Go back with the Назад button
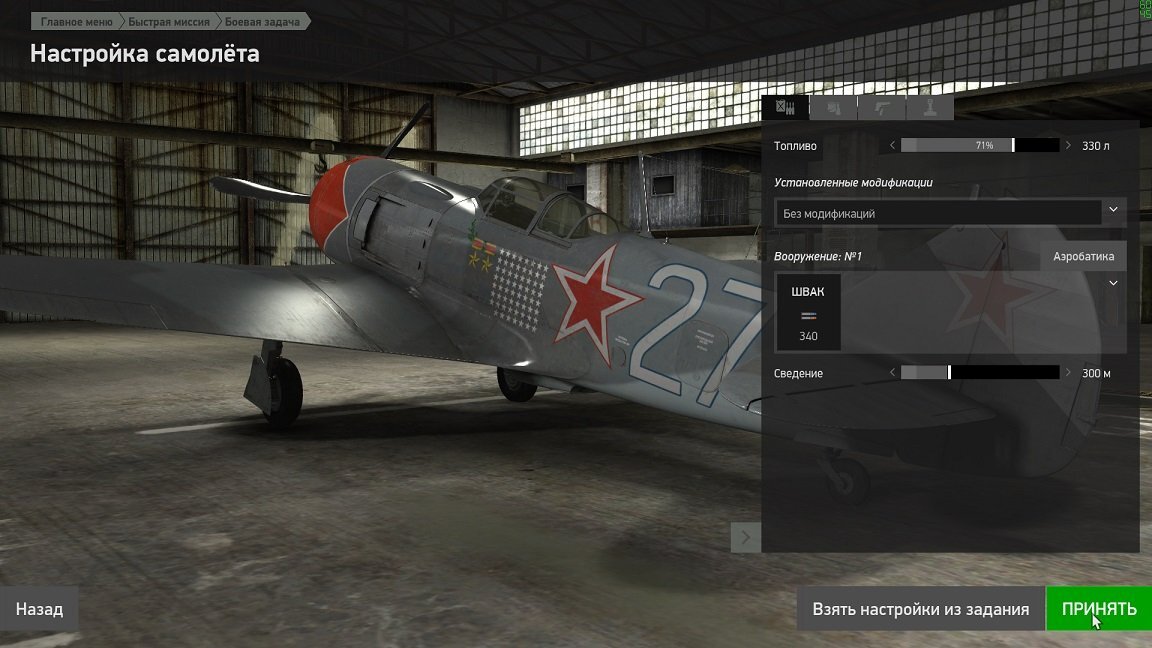 tap(39, 609)
